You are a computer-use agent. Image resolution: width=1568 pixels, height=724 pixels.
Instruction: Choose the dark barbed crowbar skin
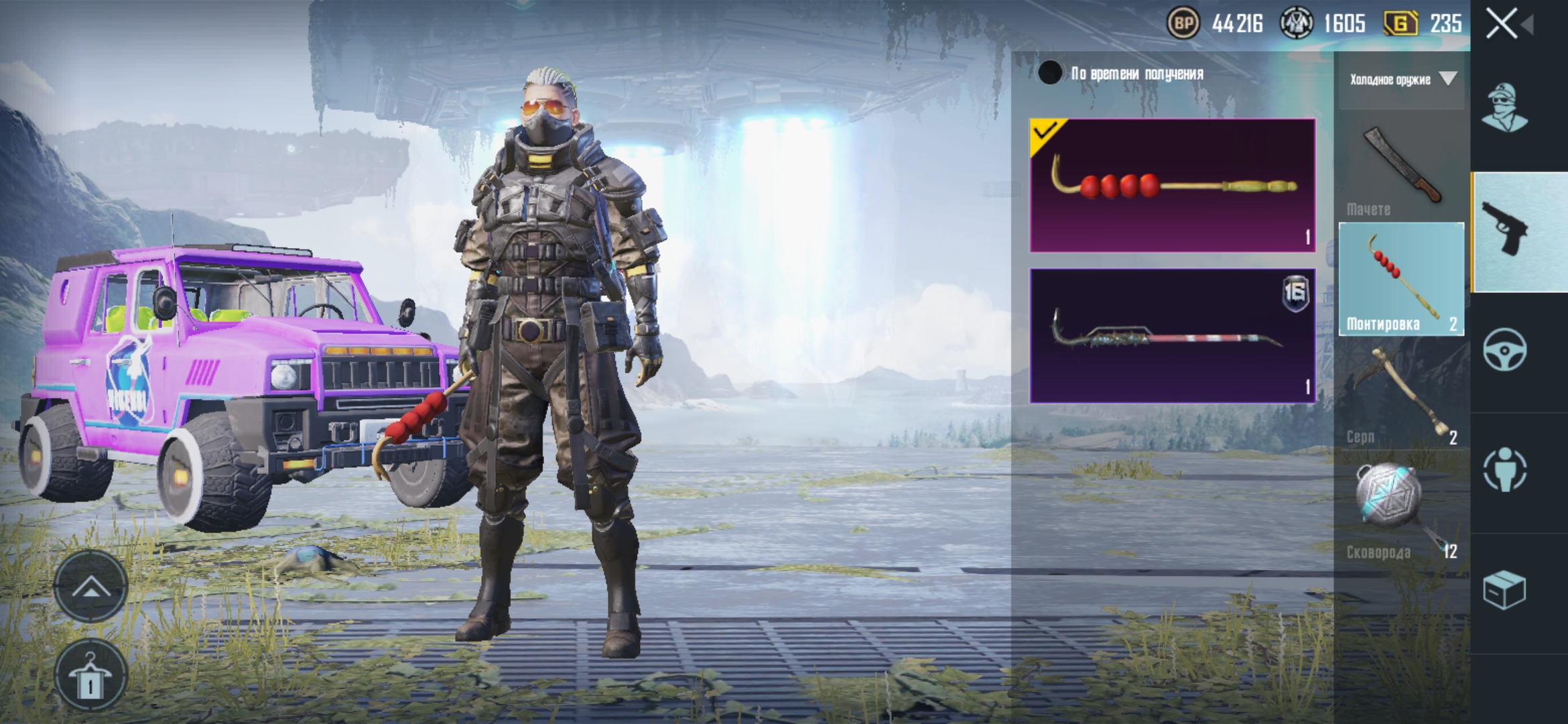pyautogui.click(x=1173, y=336)
